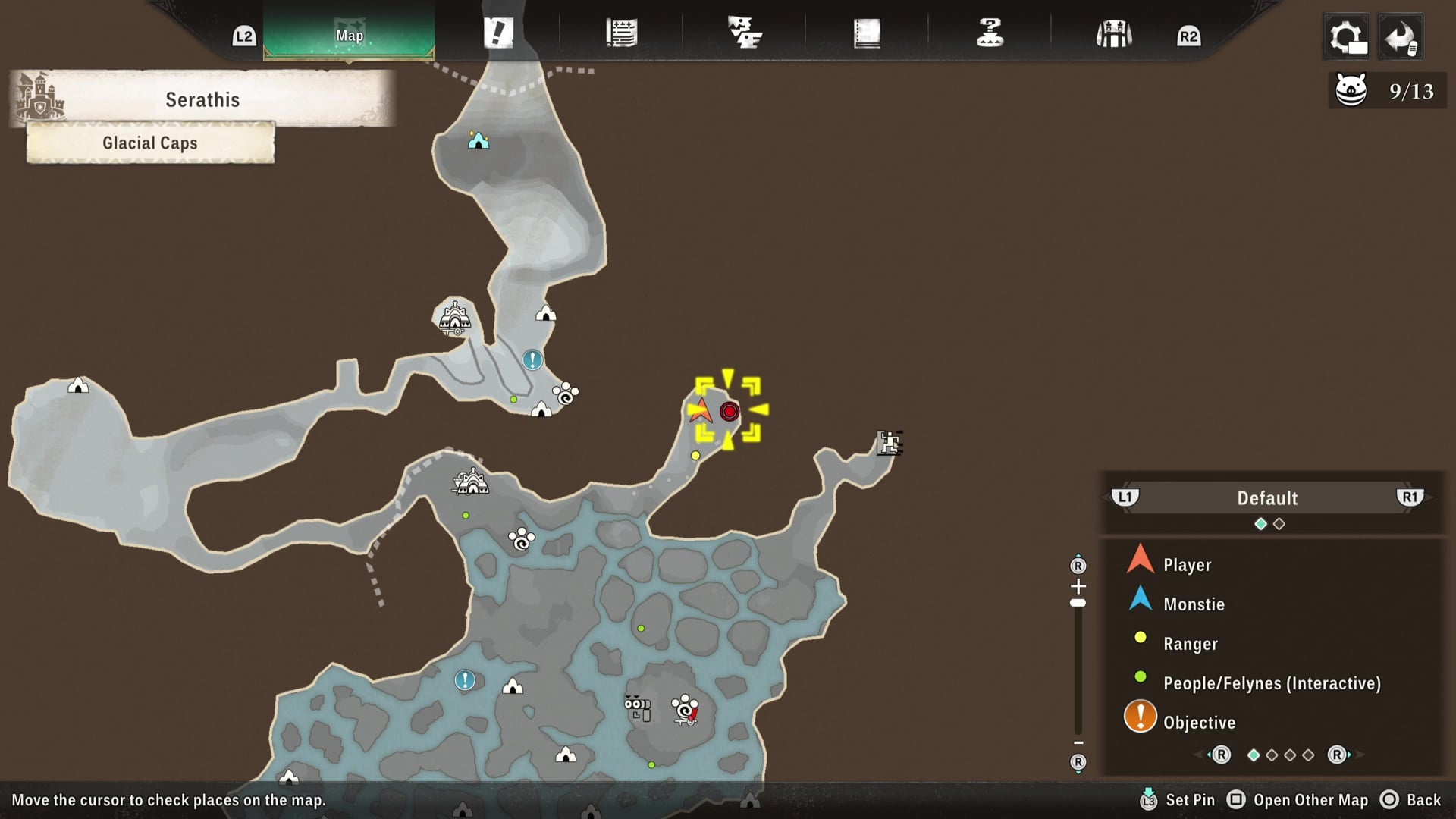Select the exit door marker on the map

[889, 443]
